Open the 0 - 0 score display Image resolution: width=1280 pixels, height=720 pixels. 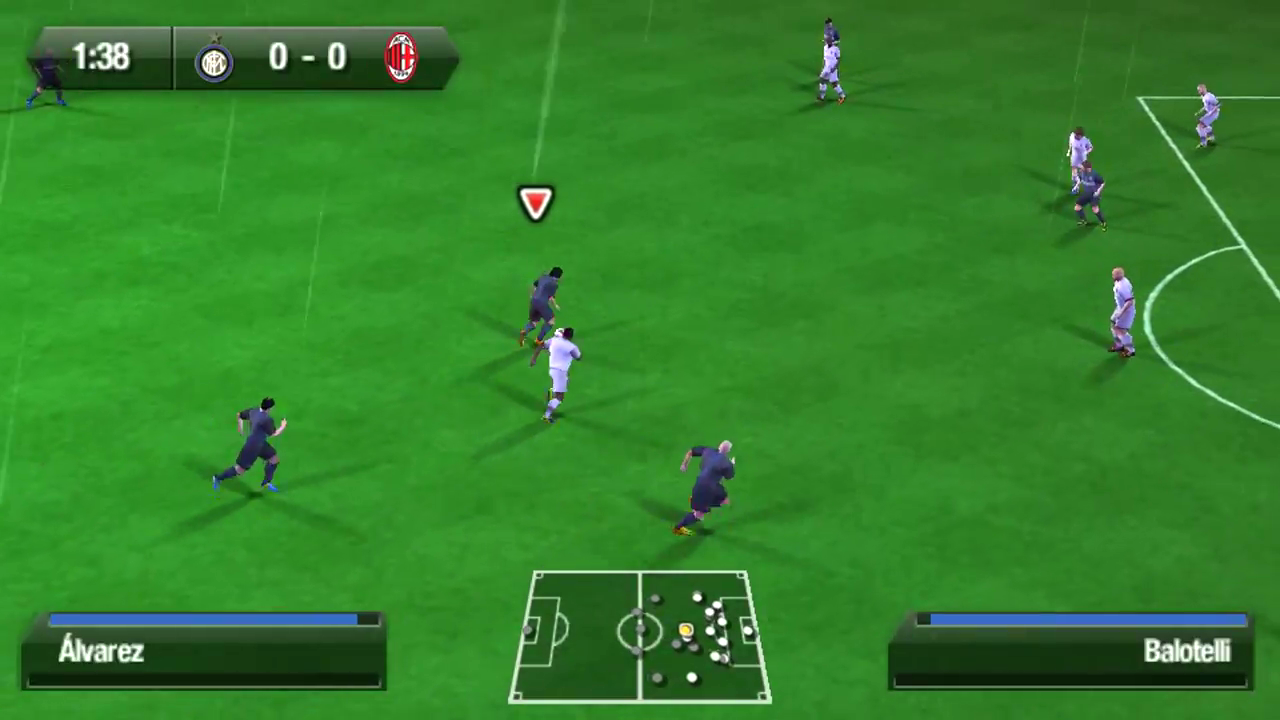(307, 57)
